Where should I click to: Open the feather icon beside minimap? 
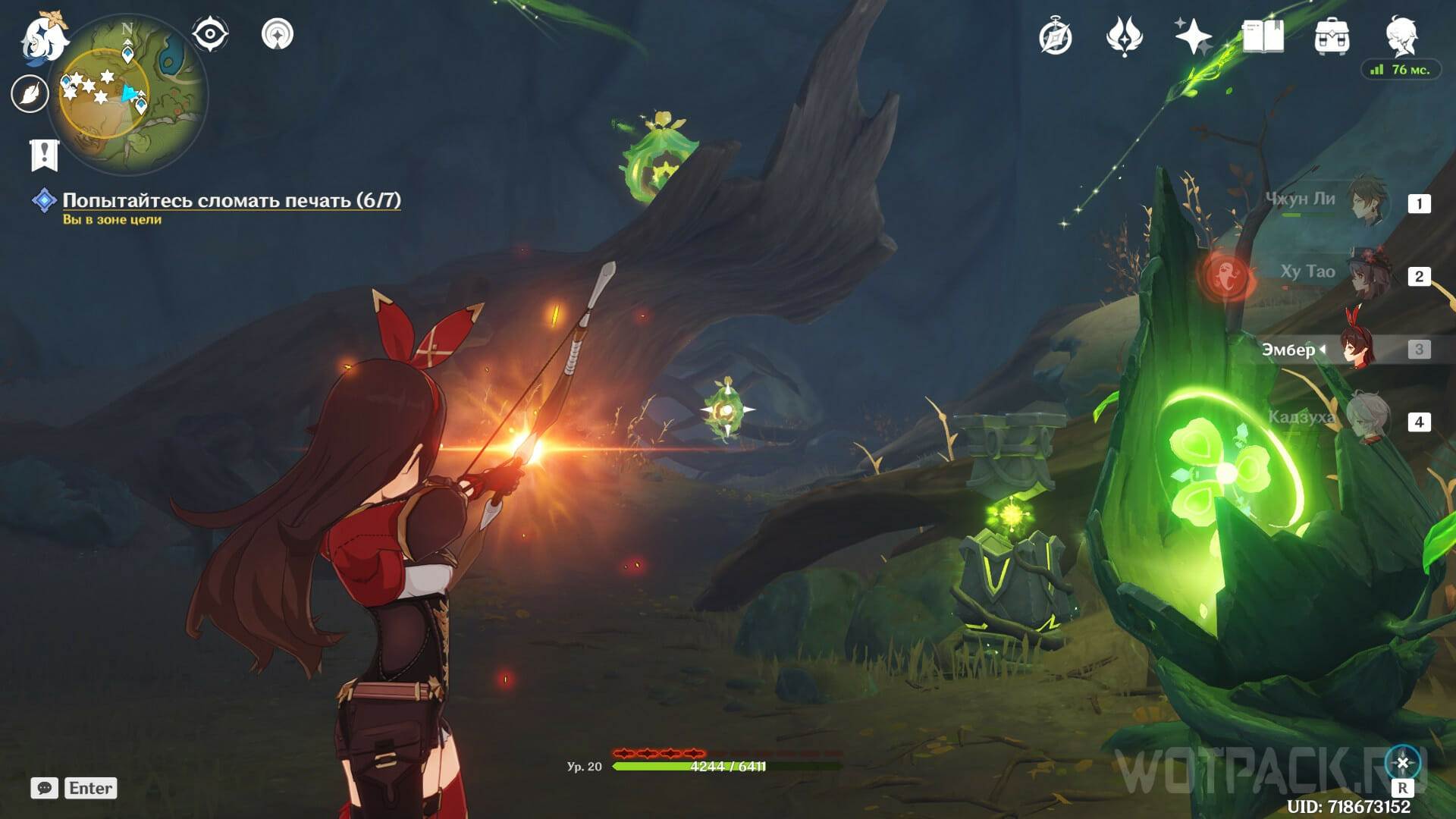pos(30,94)
